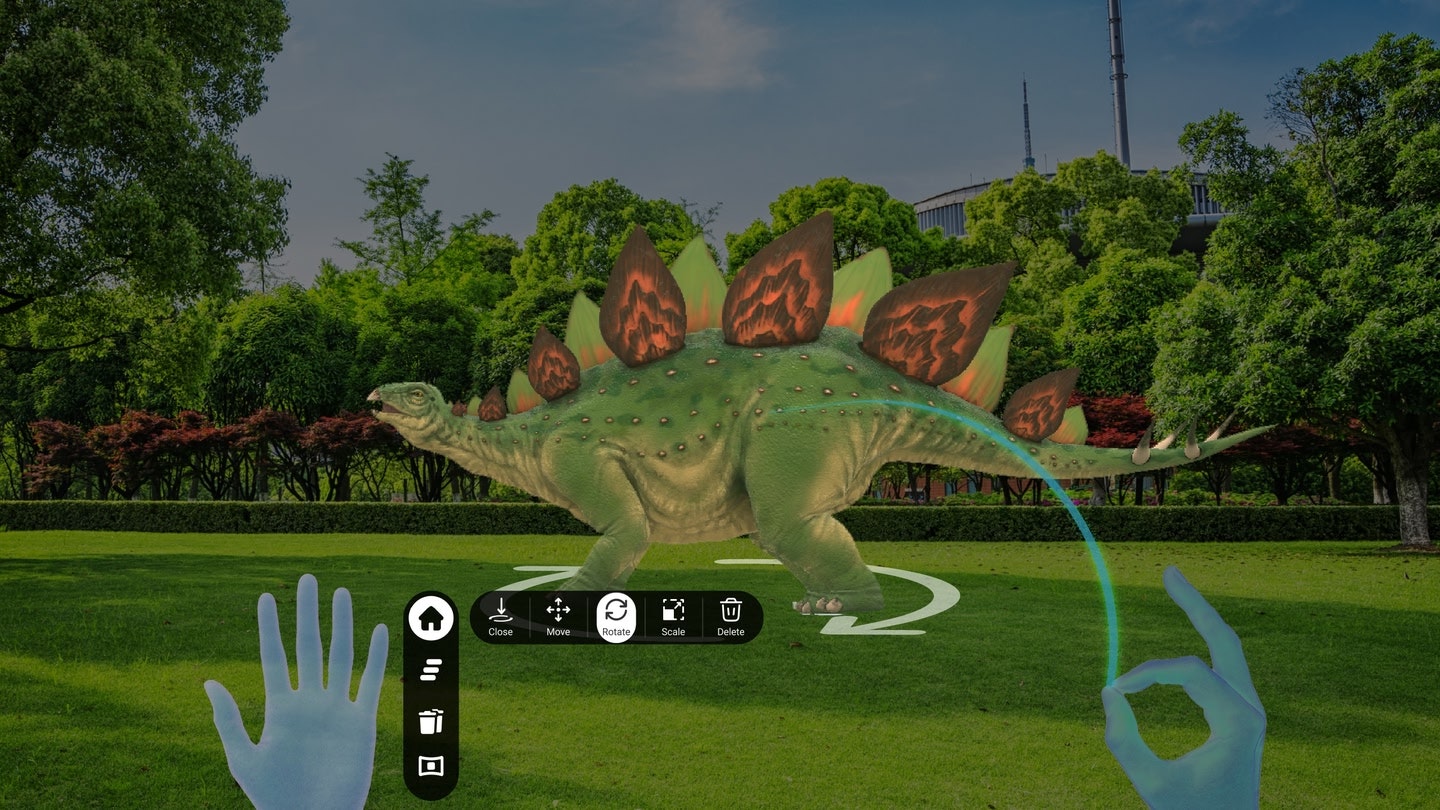The image size is (1440, 810).
Task: Click the Move item on the floating toolbar
Action: click(557, 617)
